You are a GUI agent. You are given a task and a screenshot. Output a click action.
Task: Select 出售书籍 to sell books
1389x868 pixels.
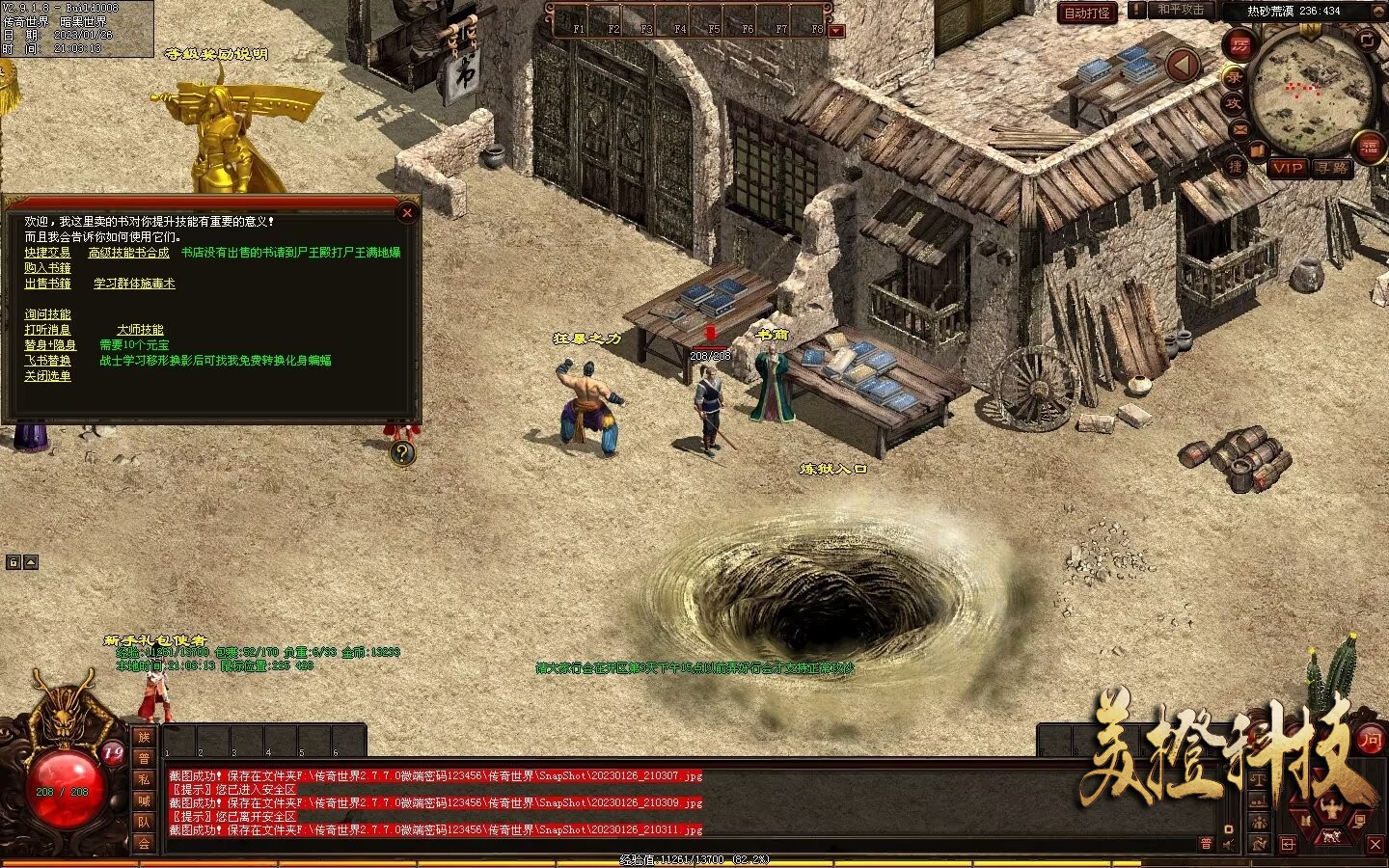click(x=47, y=284)
